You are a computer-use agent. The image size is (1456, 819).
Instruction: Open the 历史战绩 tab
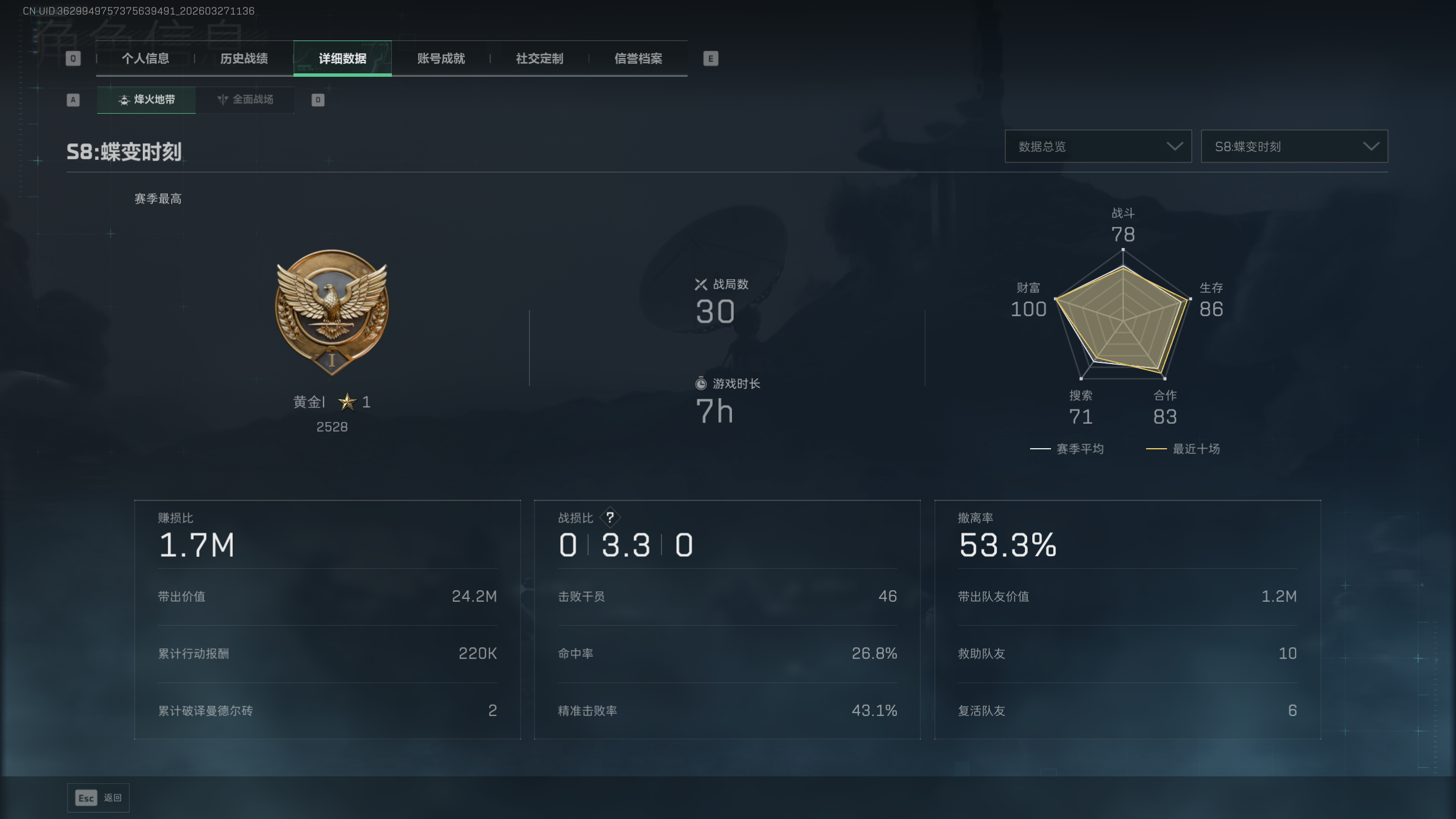click(x=244, y=59)
